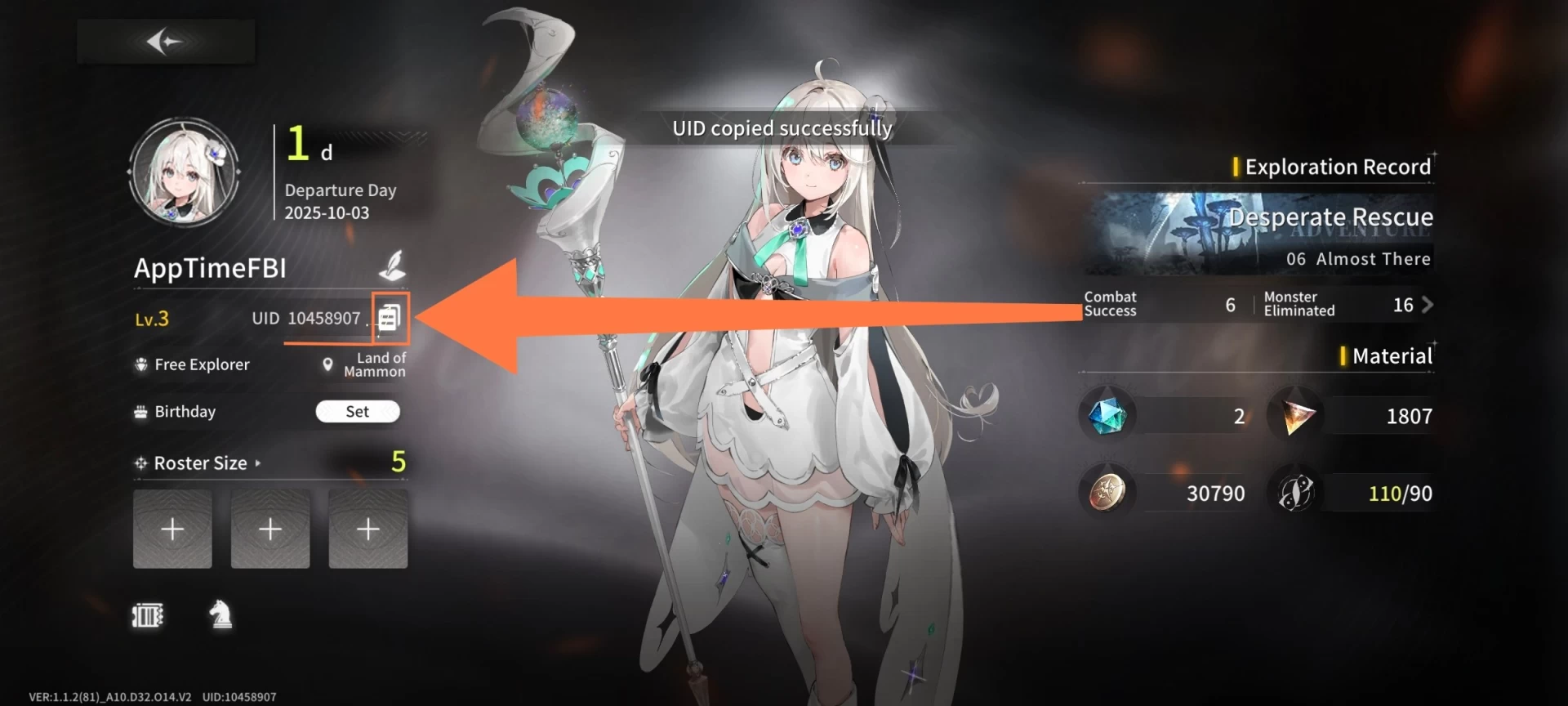Screen dimensions: 1568x706
Task: Edit the AppTimeFBI nickname
Action: pos(393,266)
